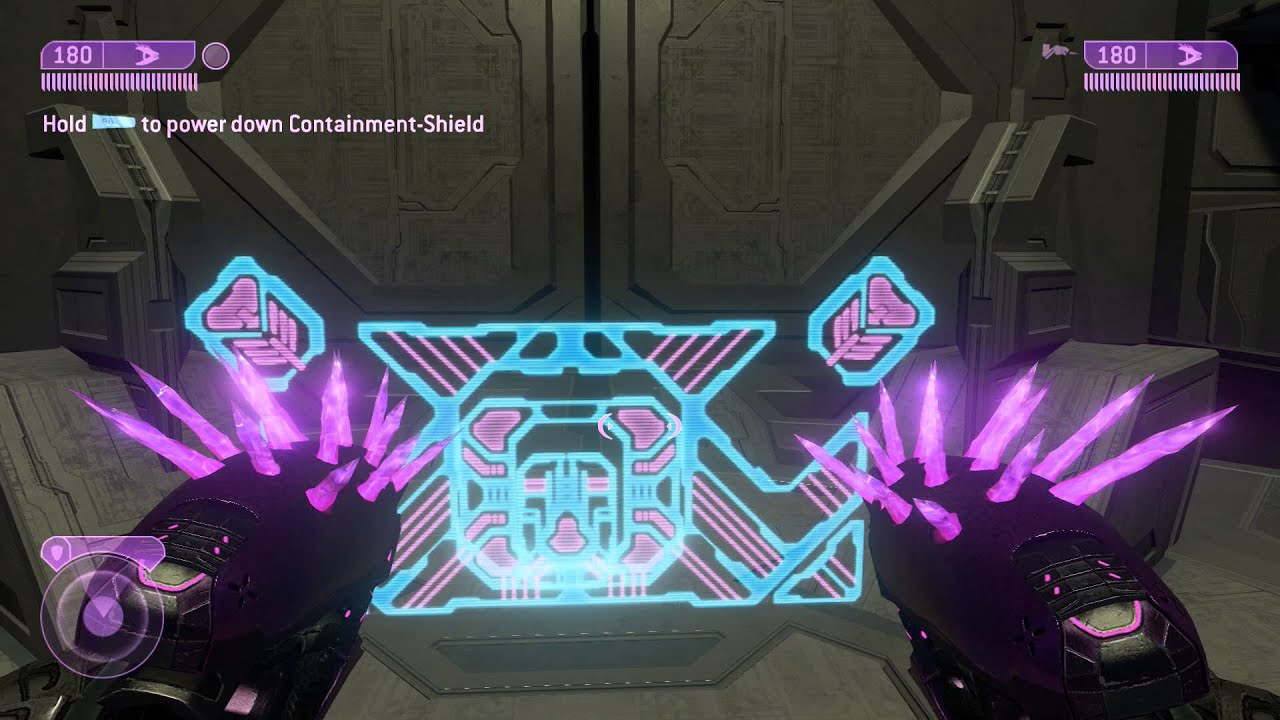Click the circular indicator beside the left ammo counter
The image size is (1280, 720).
pyautogui.click(x=214, y=55)
